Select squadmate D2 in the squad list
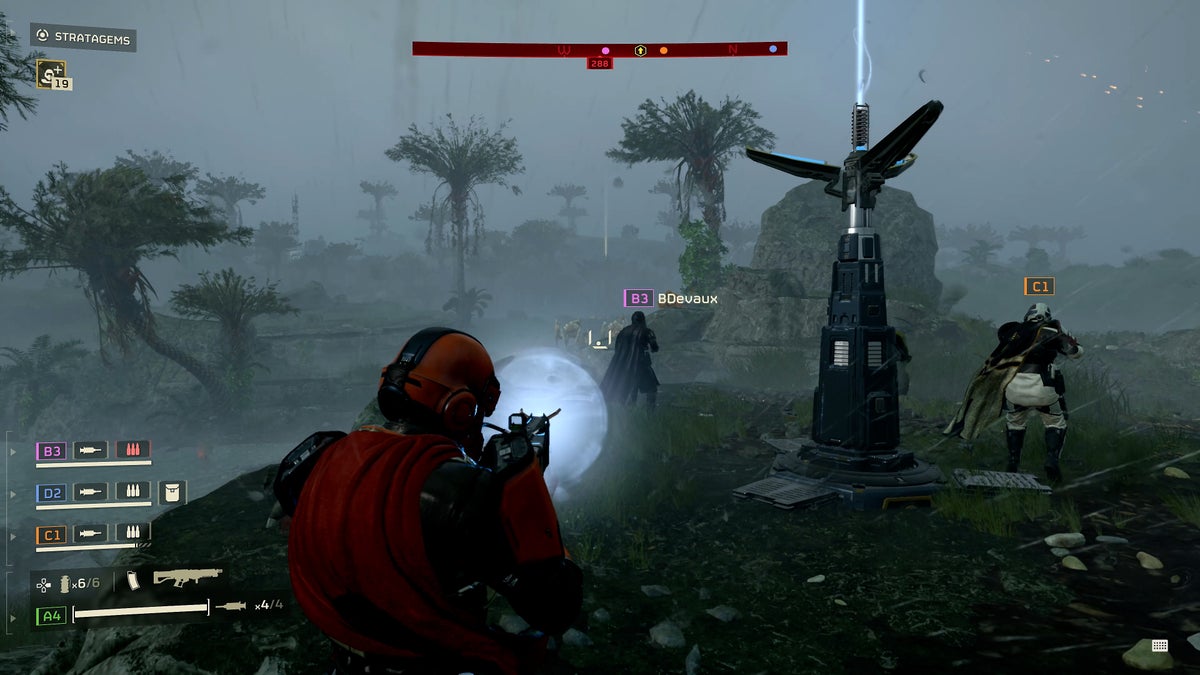 tap(51, 492)
